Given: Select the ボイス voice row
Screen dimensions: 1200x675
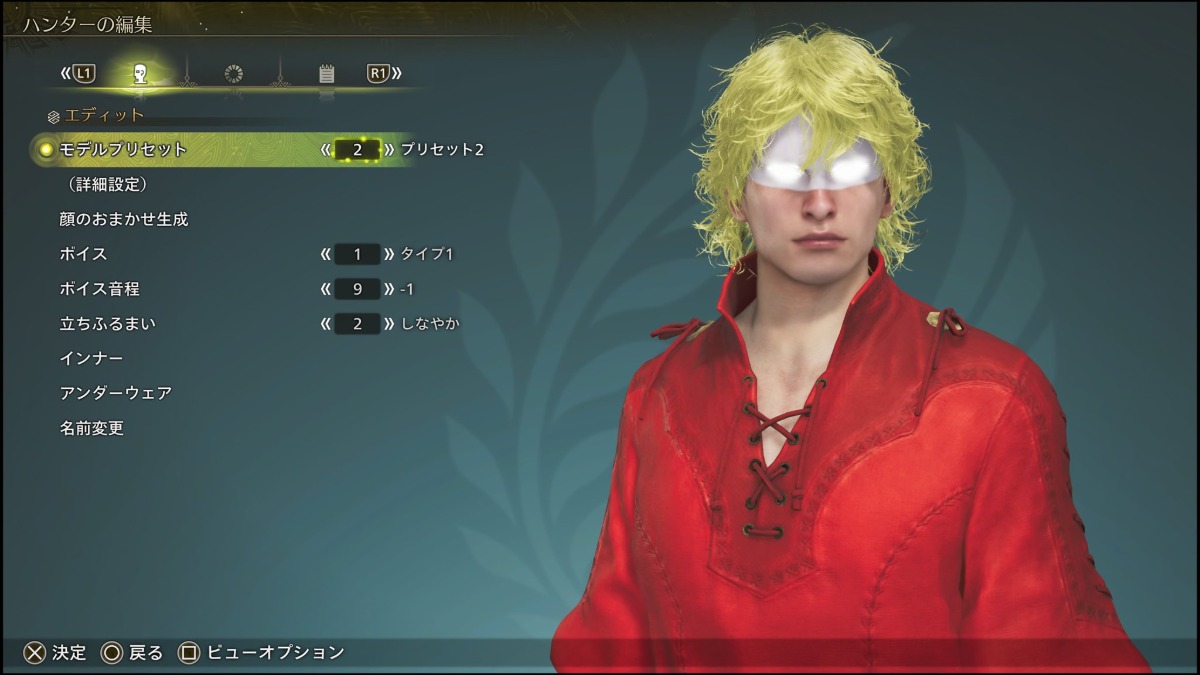Looking at the screenshot, I should pyautogui.click(x=83, y=254).
